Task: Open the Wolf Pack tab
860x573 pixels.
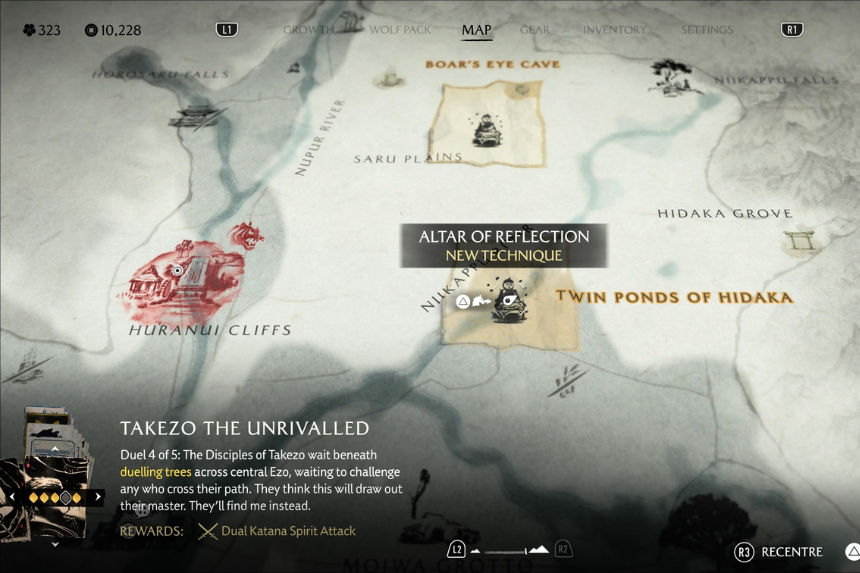Action: point(400,30)
